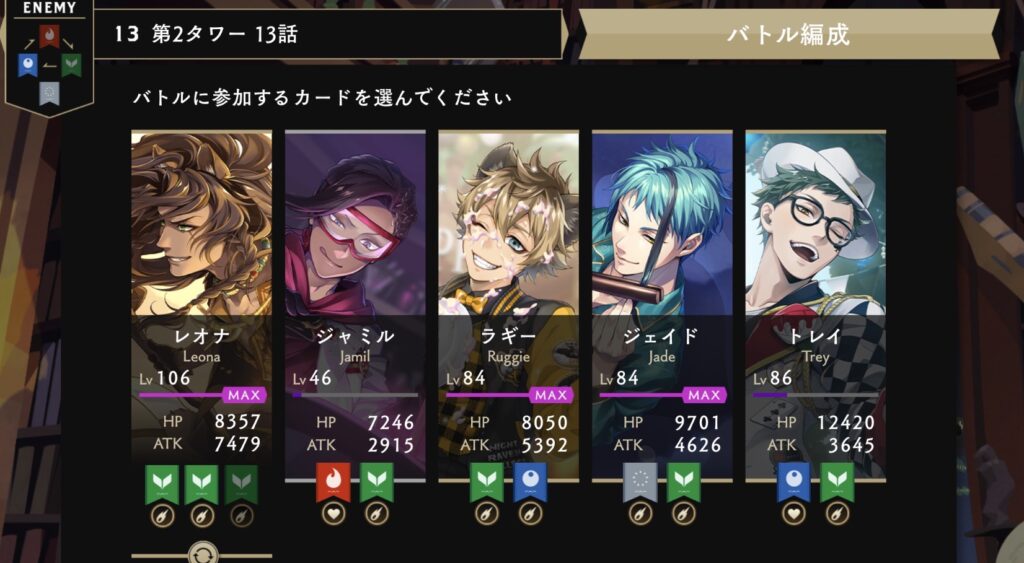Select the Trey card
The image size is (1024, 563).
click(815, 300)
